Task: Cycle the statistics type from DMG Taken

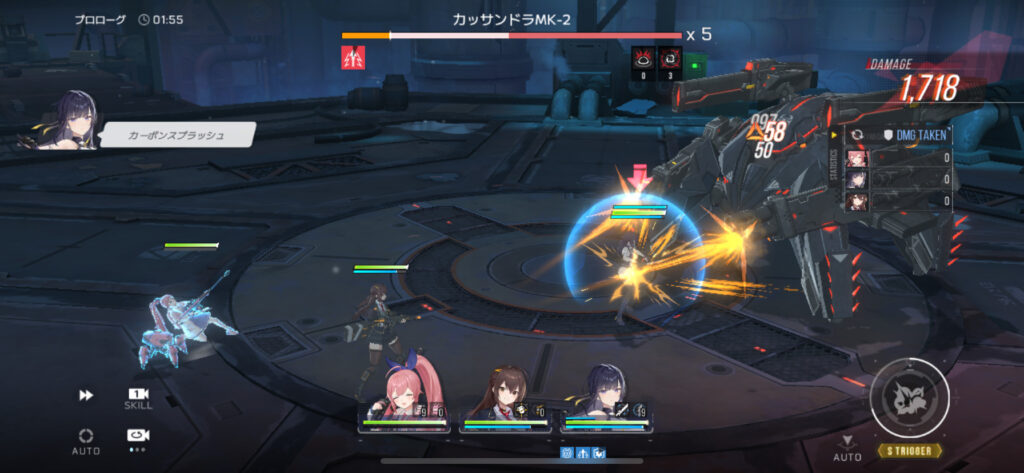Action: (x=856, y=135)
